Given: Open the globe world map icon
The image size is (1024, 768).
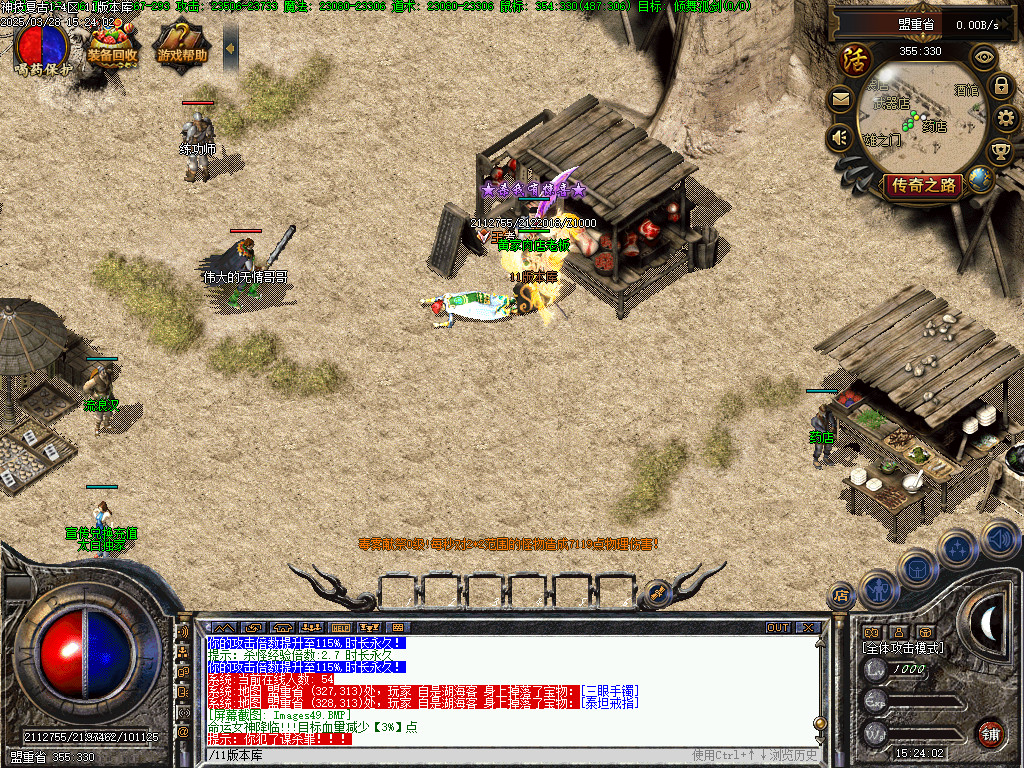Looking at the screenshot, I should pos(980,179).
